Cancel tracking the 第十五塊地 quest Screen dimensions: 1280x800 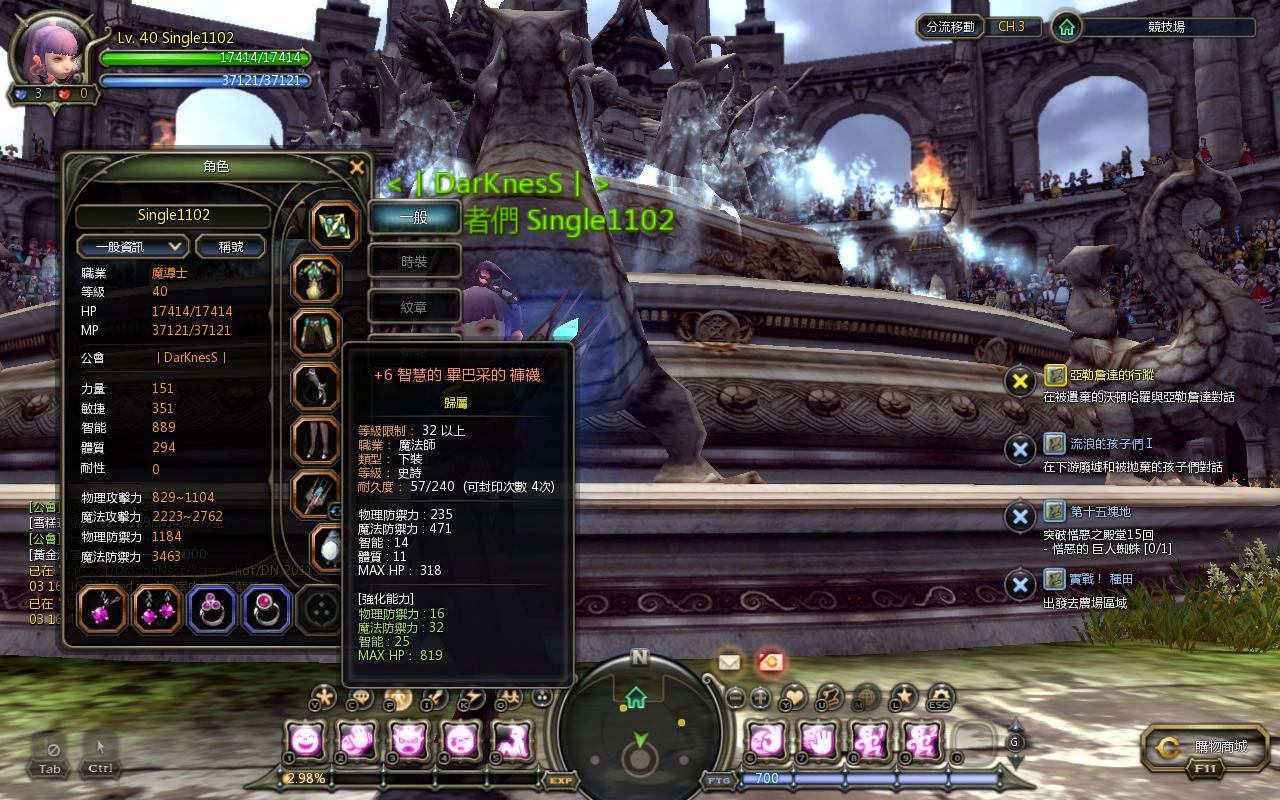point(1019,517)
